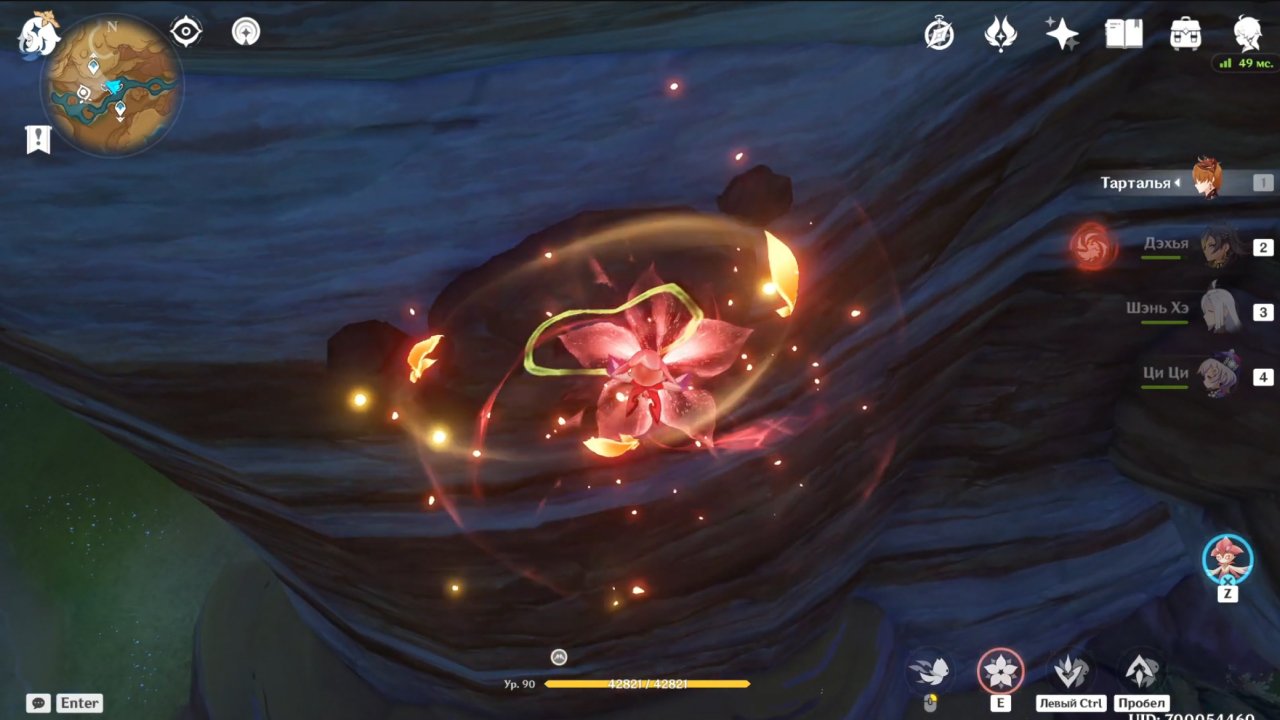Viewport: 1280px width, 720px height.
Task: Click the sprint skill icon
Action: [x=1070, y=671]
